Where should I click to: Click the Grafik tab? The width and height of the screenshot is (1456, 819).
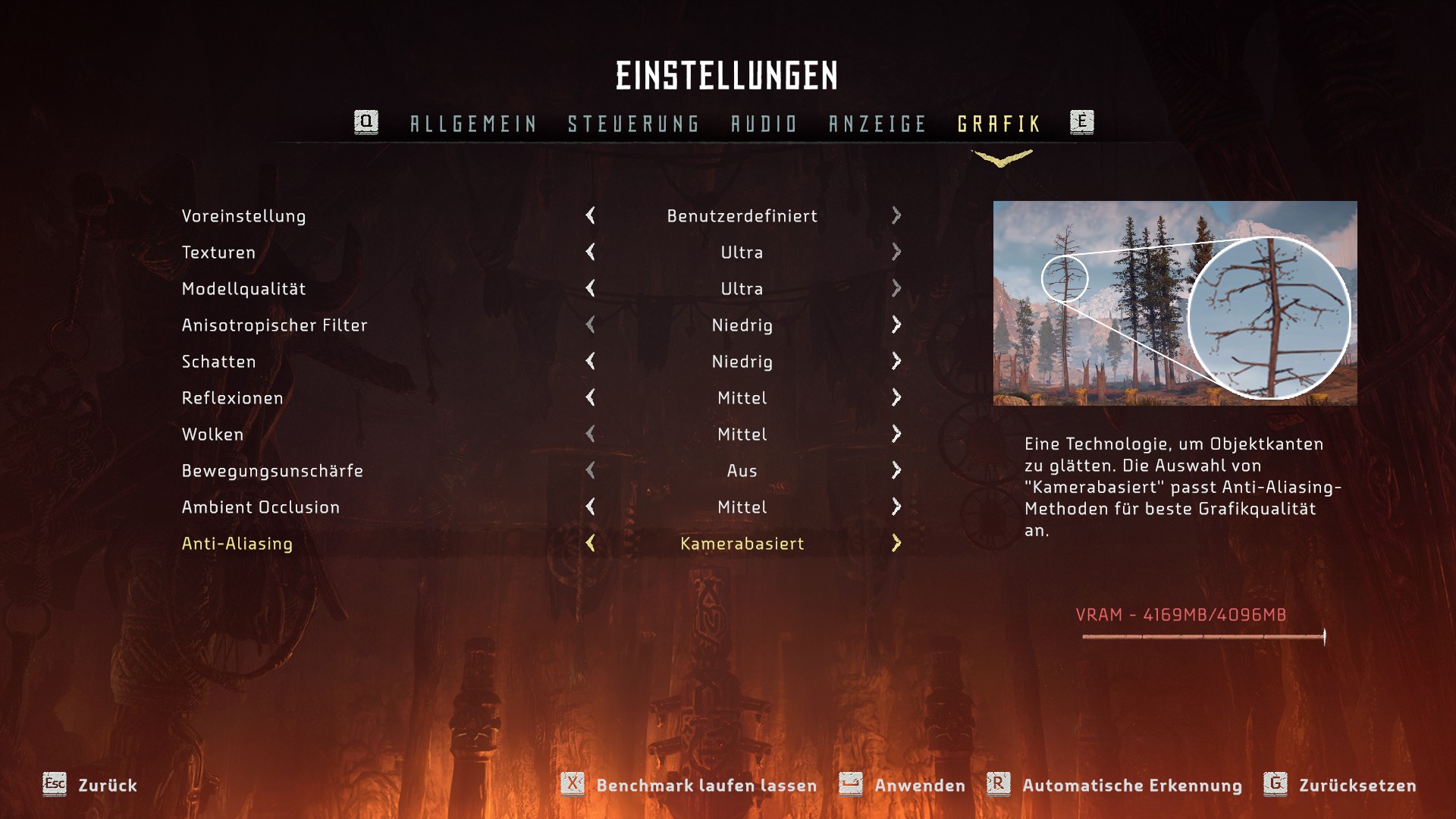click(x=999, y=124)
